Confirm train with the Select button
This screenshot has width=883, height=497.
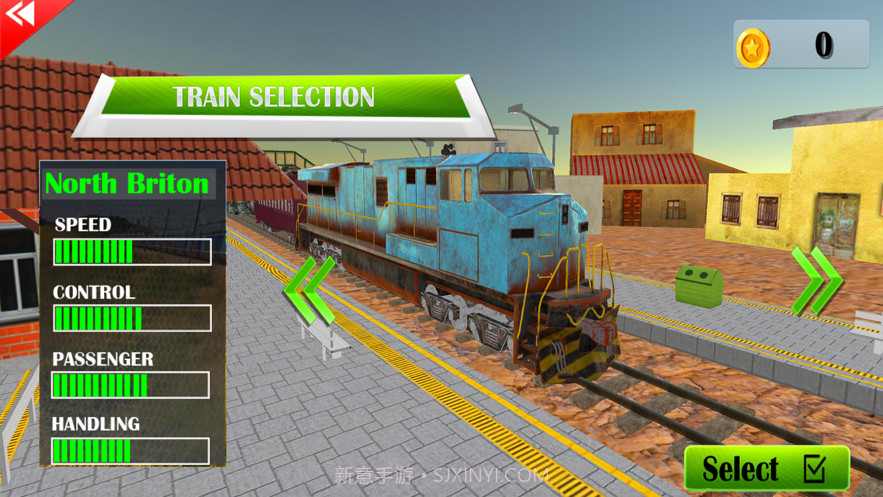coord(766,468)
